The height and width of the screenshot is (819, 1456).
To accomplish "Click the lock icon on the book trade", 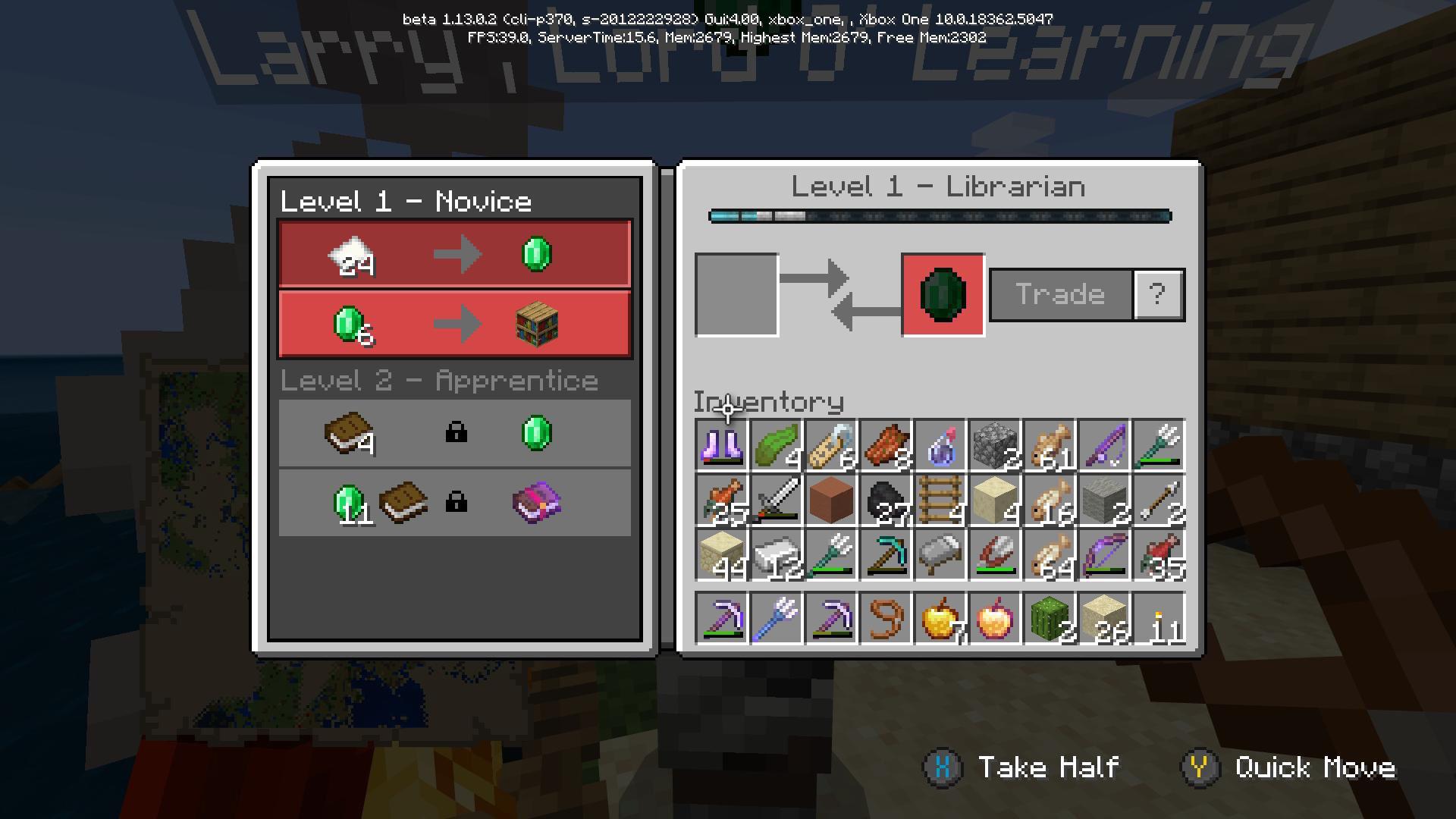I will click(457, 433).
